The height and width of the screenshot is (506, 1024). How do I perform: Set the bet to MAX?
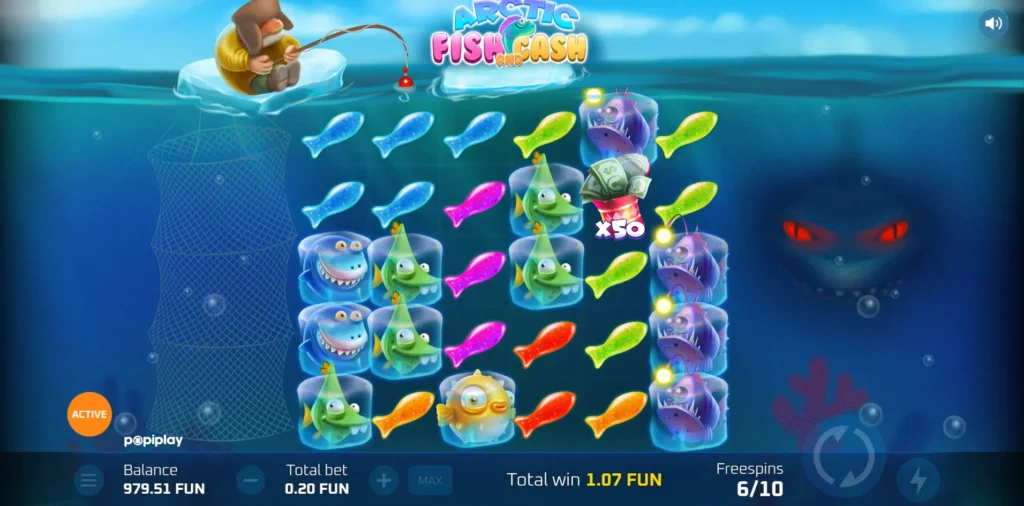coord(430,481)
